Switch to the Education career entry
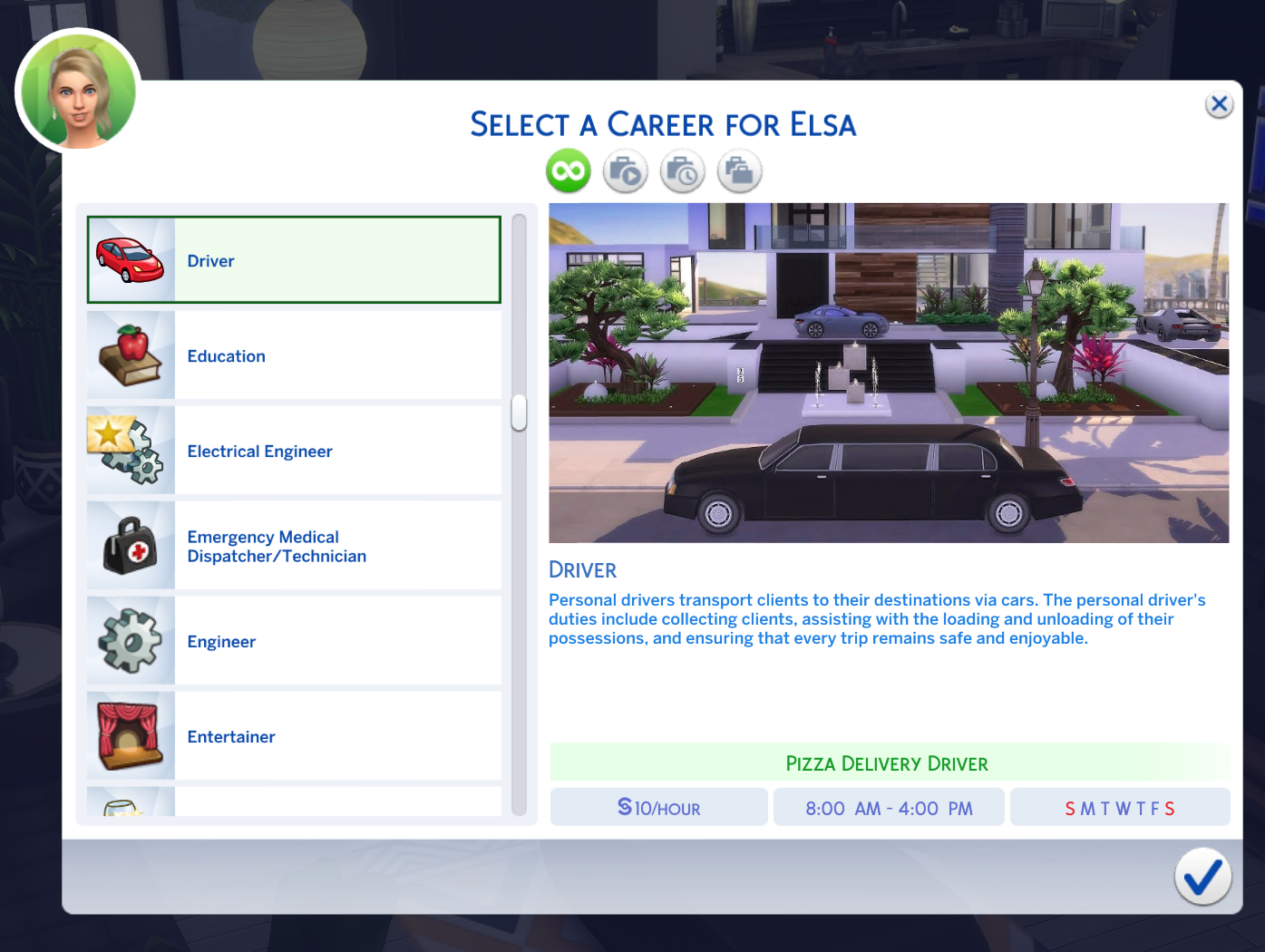 [x=294, y=355]
